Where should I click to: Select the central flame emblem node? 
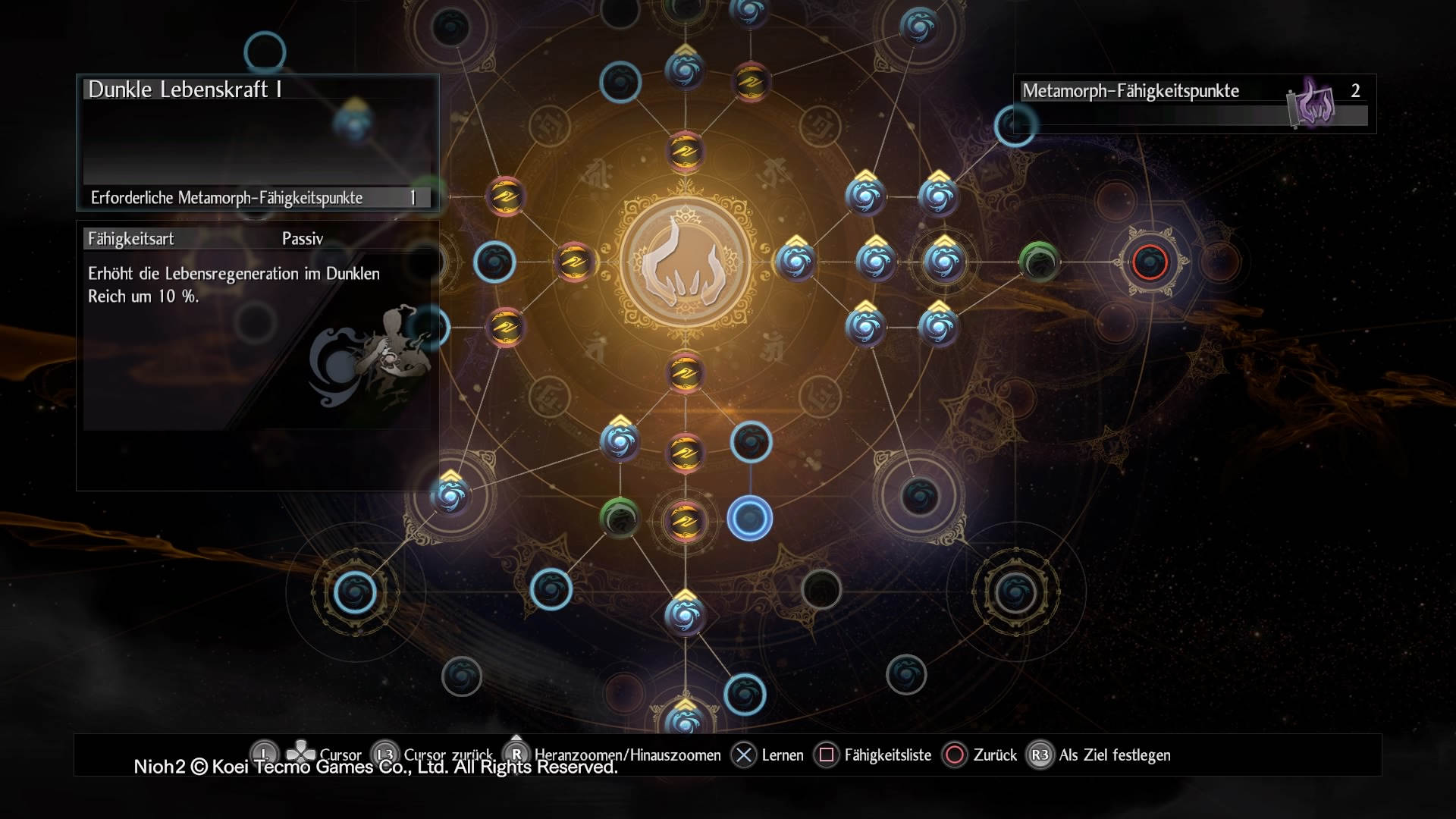[x=686, y=262]
